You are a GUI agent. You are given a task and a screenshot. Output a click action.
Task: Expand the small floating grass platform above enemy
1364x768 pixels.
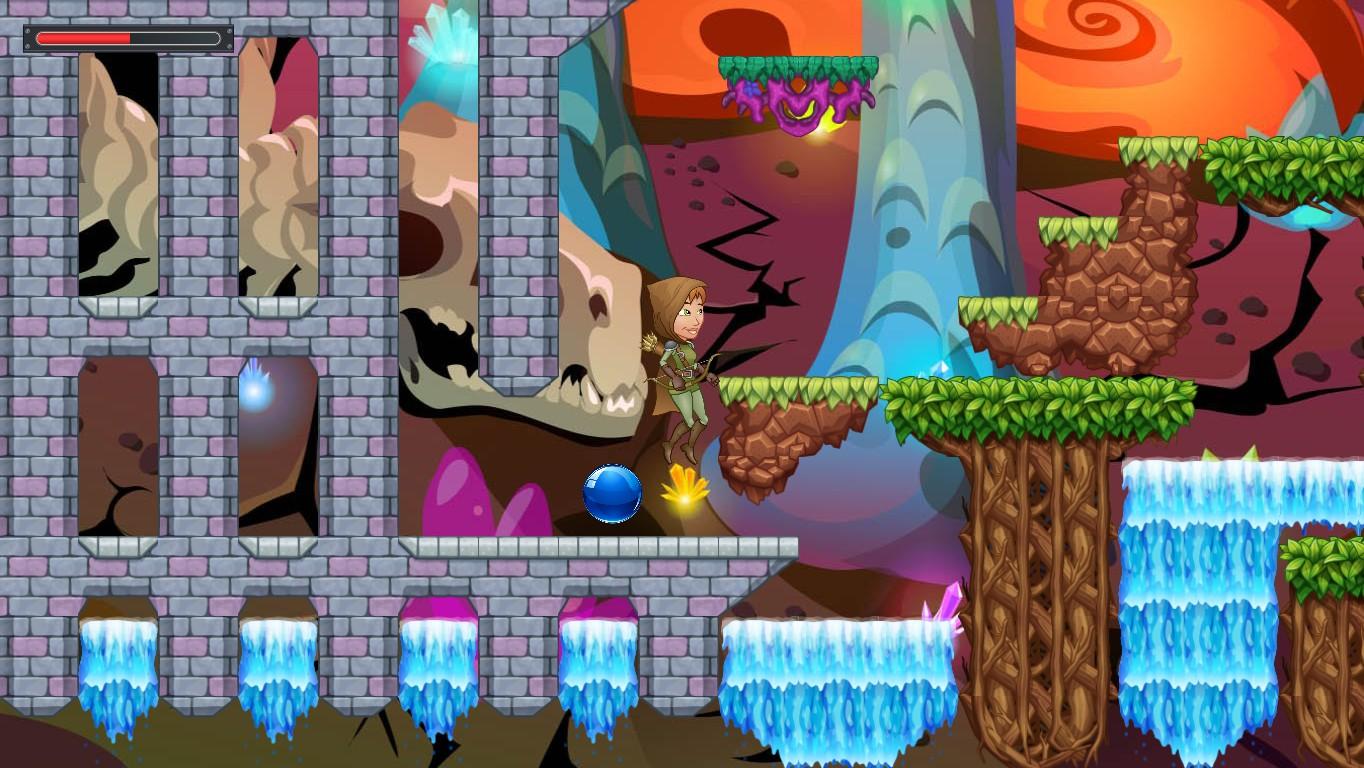click(x=795, y=65)
